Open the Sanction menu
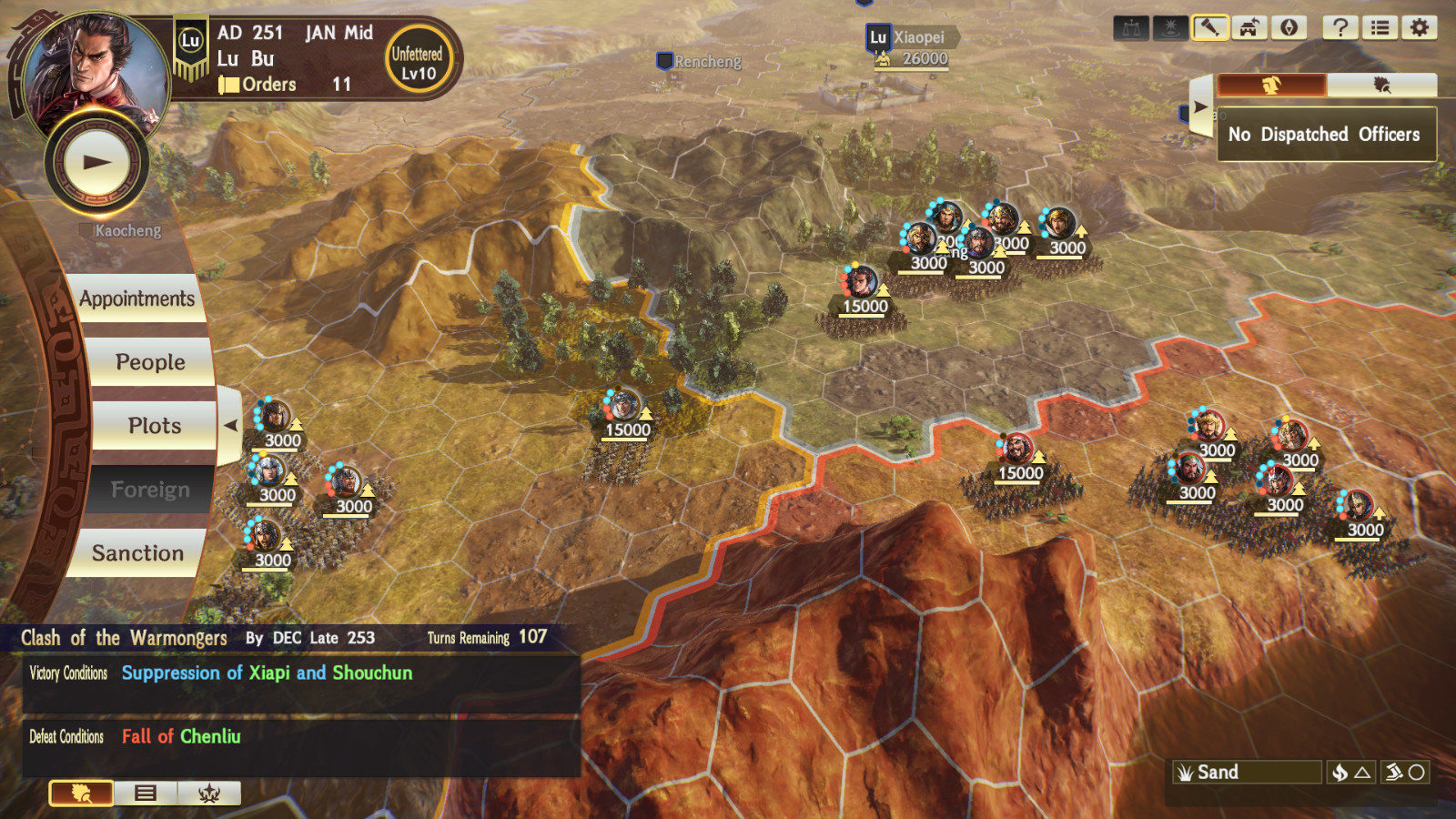The image size is (1456, 819). tap(138, 552)
